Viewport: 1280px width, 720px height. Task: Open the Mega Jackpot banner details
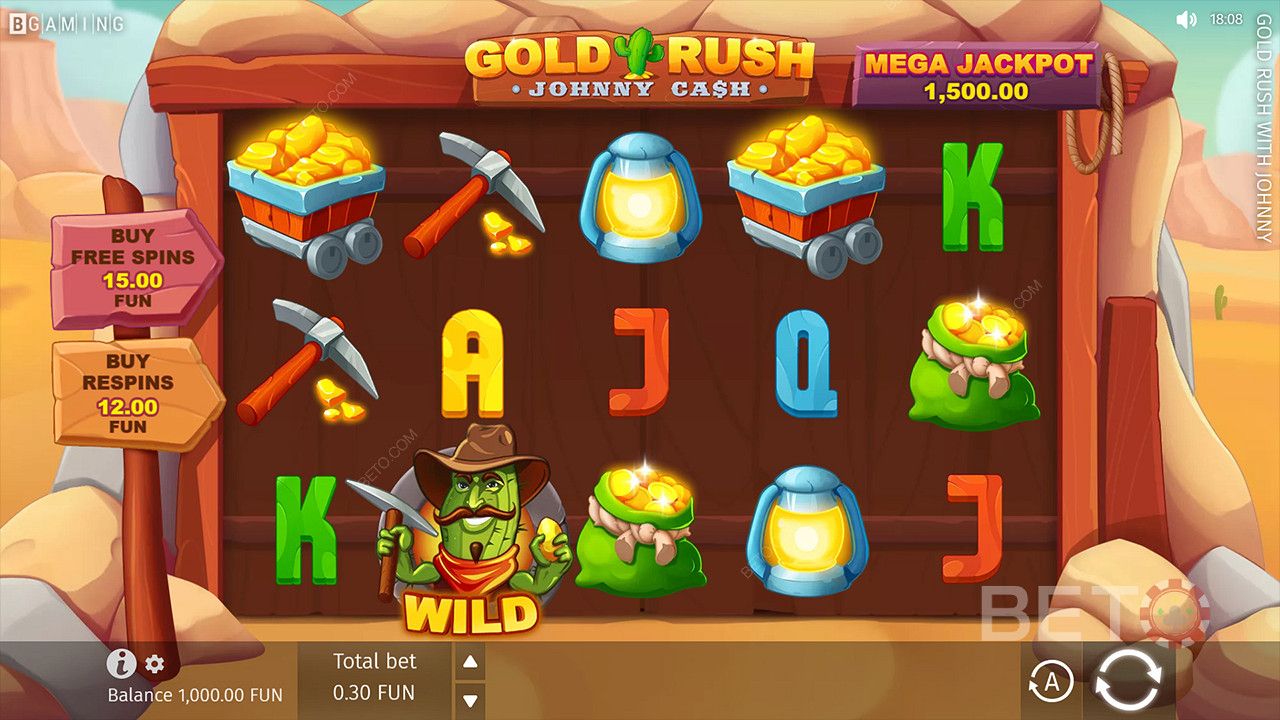(975, 72)
